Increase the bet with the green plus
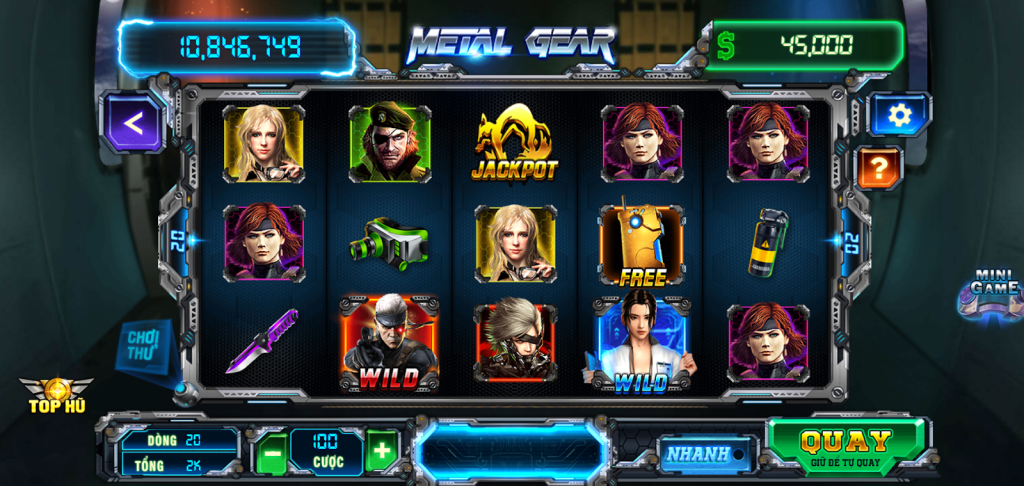This screenshot has width=1024, height=486. pyautogui.click(x=381, y=452)
